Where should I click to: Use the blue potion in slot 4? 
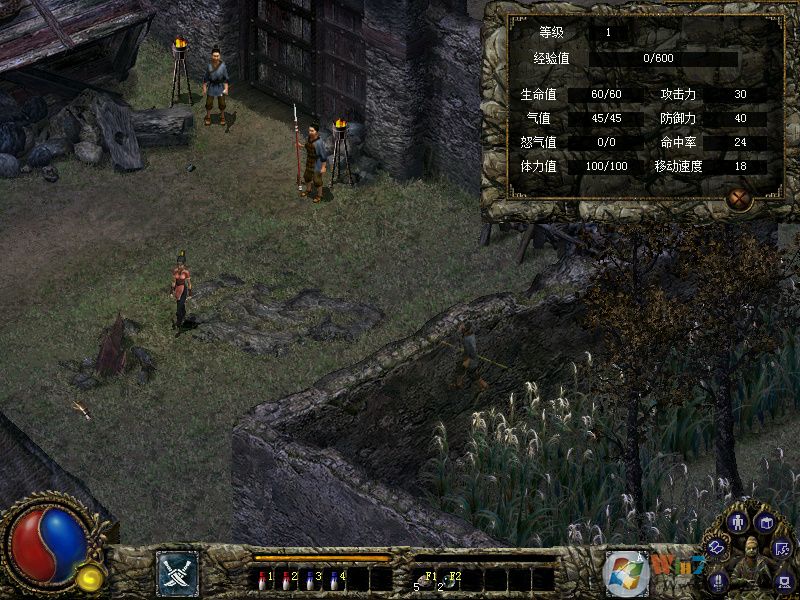click(x=334, y=578)
